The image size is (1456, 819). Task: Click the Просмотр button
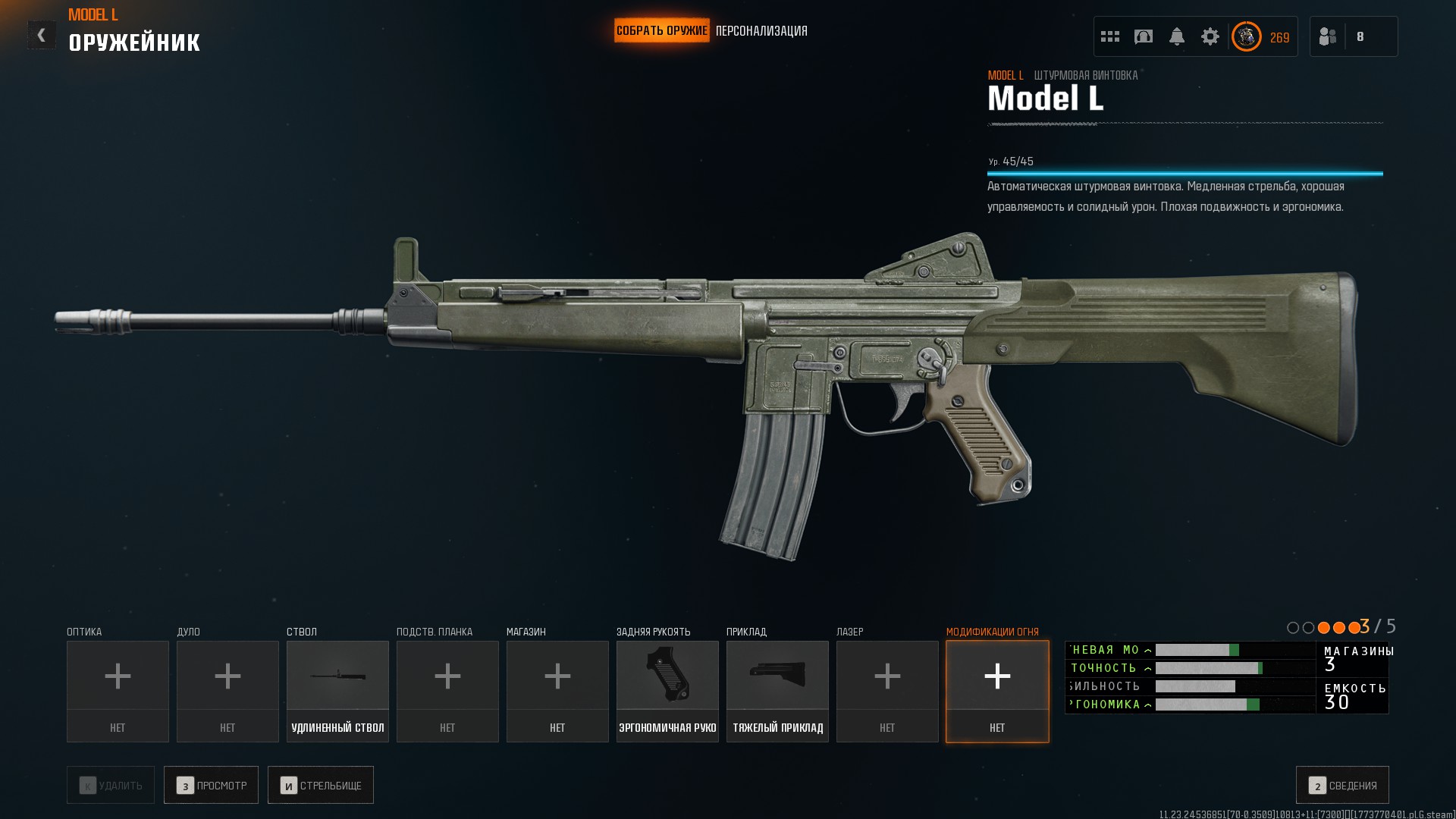(211, 785)
